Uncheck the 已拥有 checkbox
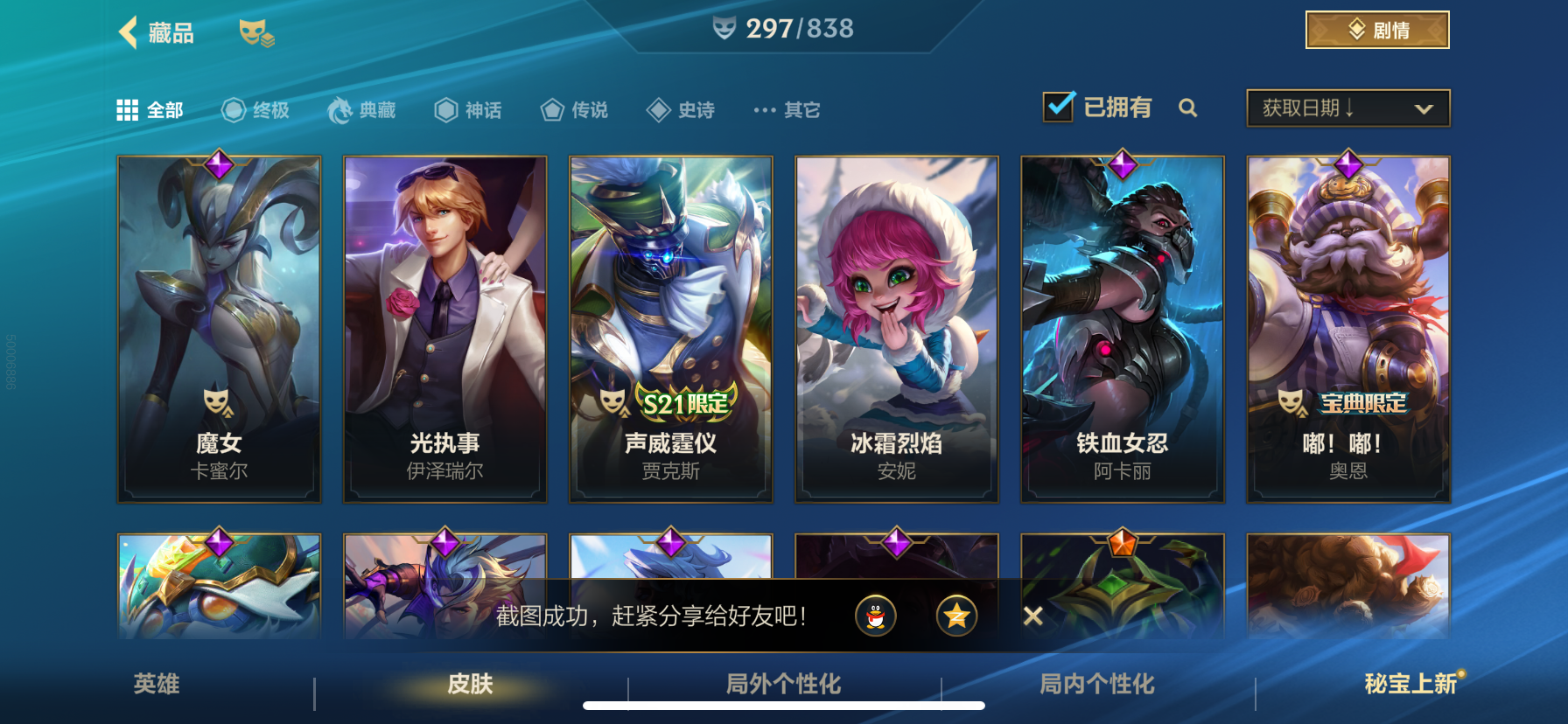Viewport: 1568px width, 724px height. (1058, 105)
